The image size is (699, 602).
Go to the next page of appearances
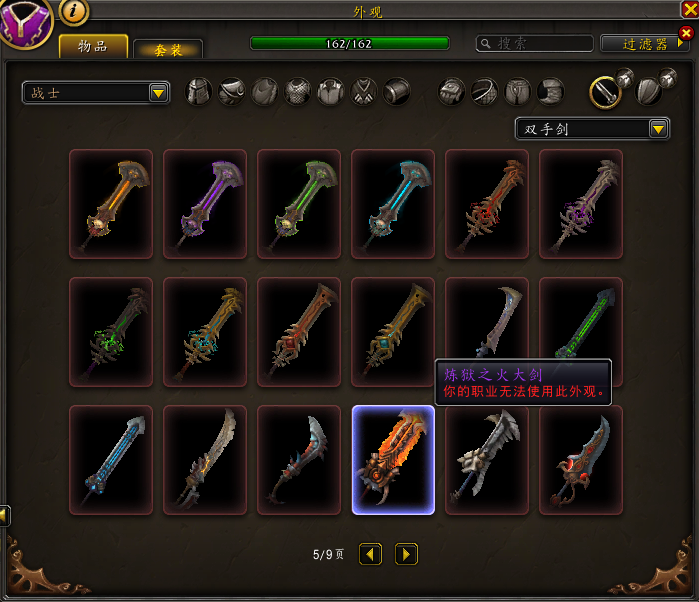point(405,553)
